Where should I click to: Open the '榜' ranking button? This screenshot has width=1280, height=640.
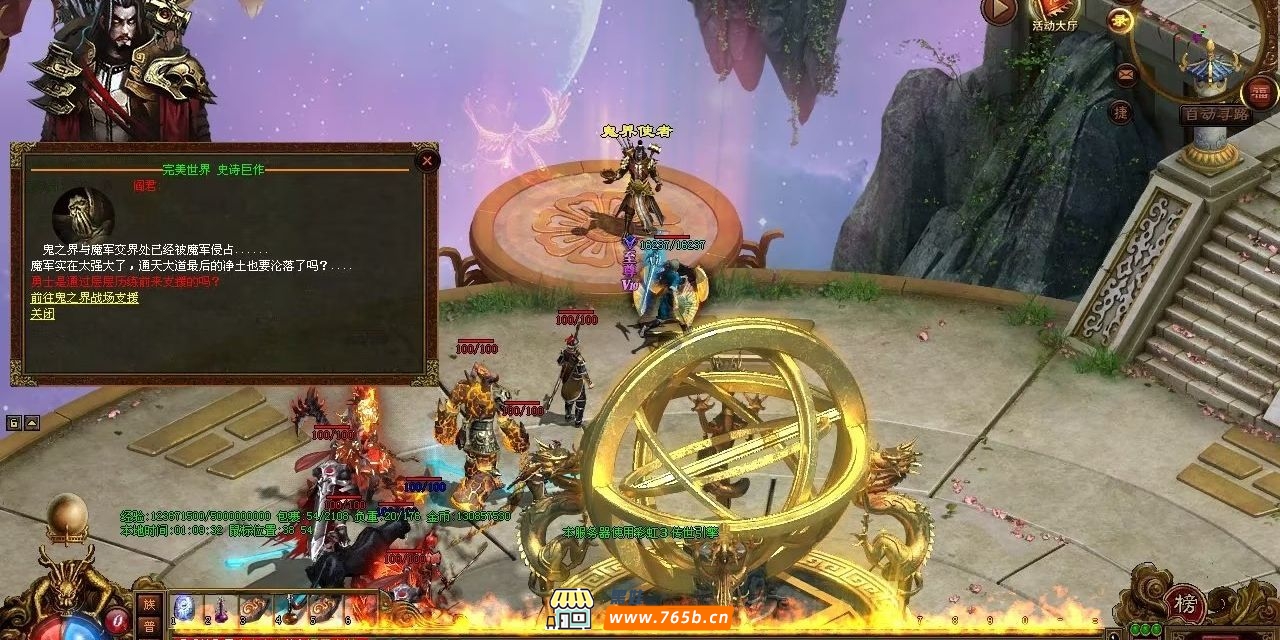(1185, 604)
